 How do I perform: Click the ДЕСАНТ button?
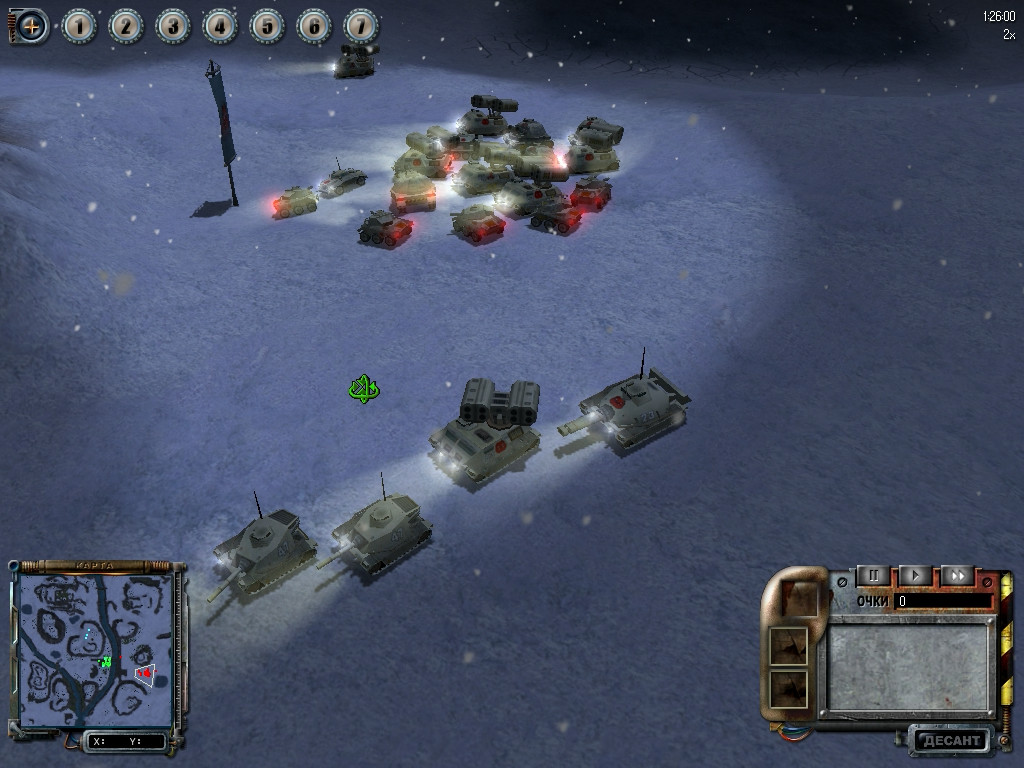949,741
